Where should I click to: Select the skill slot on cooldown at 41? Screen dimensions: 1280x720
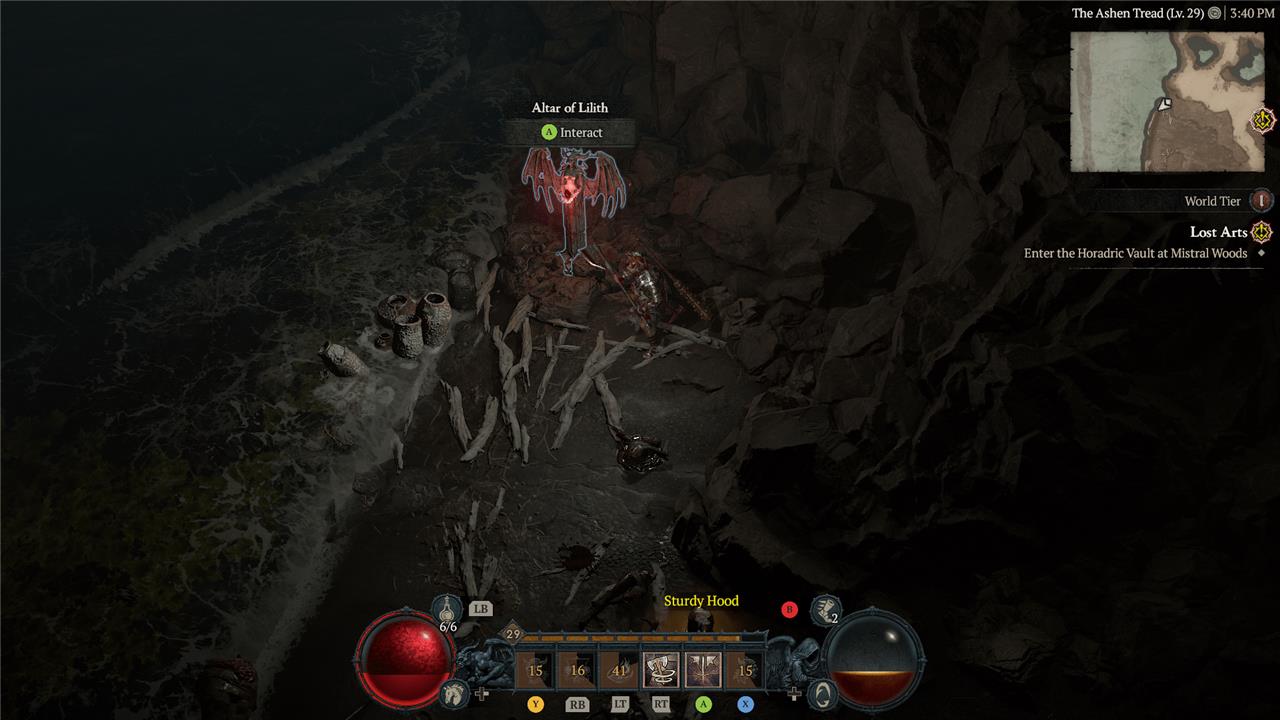[619, 670]
